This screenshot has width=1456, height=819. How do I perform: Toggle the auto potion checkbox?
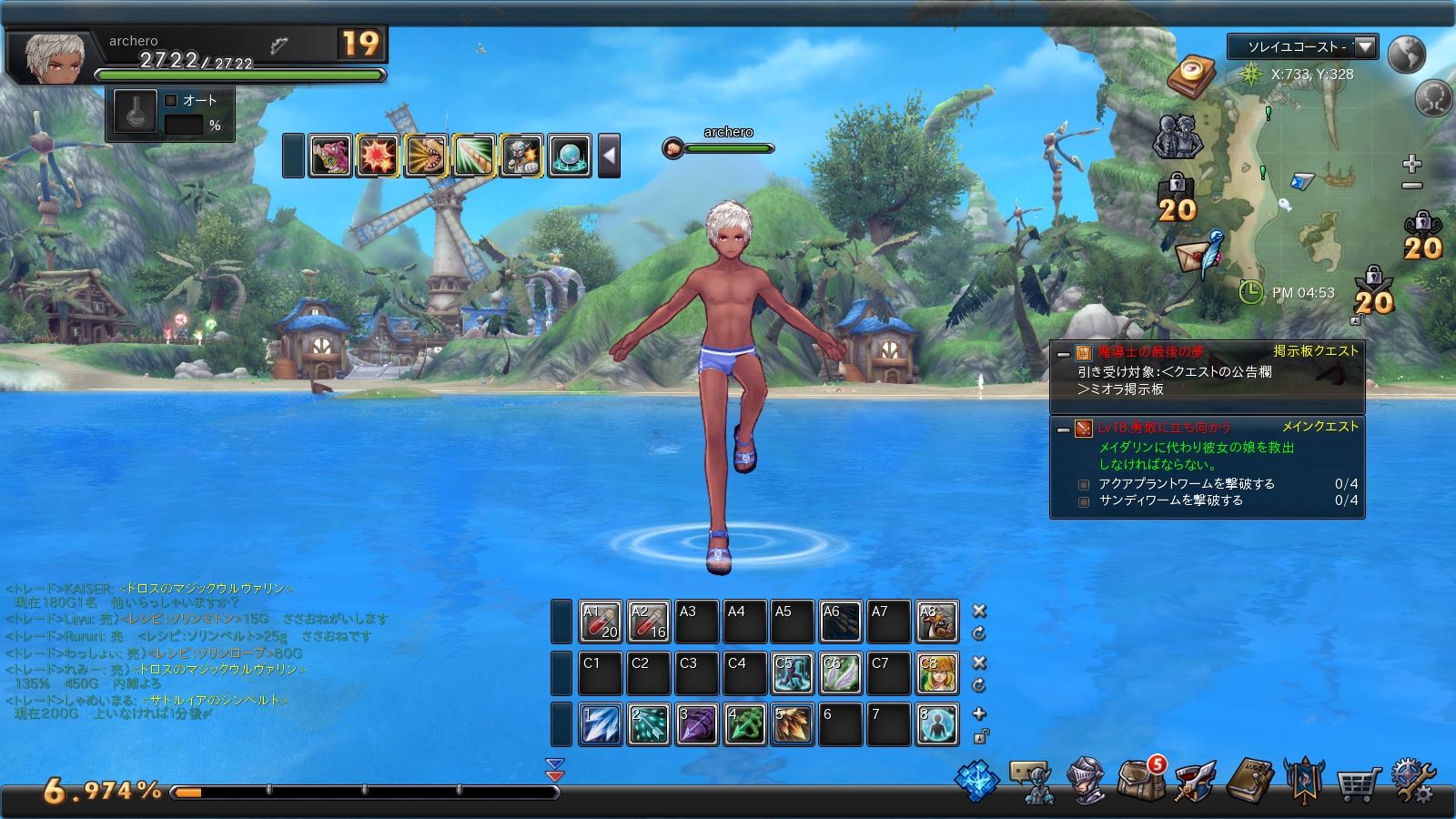(x=171, y=100)
